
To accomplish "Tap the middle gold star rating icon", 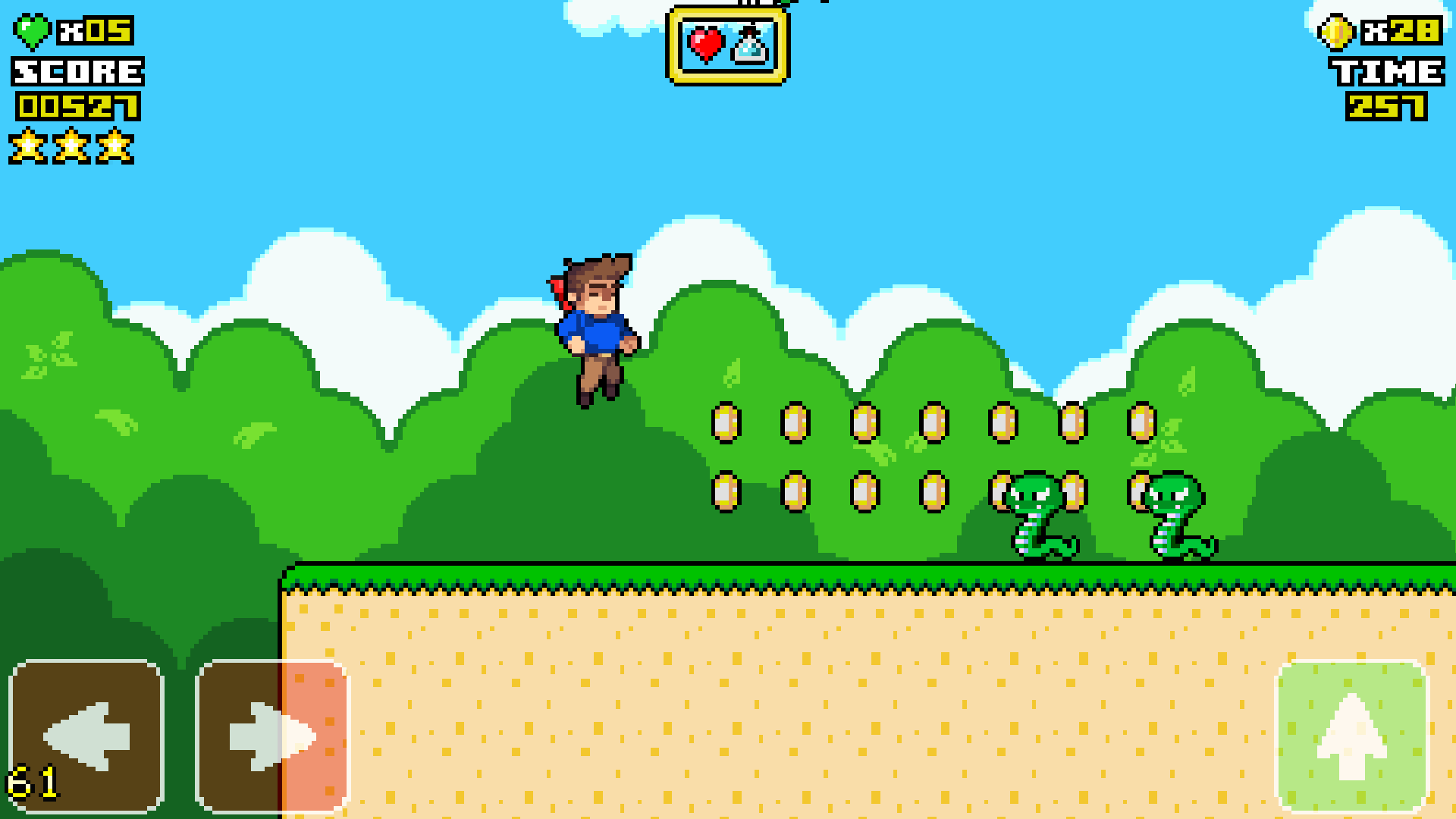I will (73, 146).
